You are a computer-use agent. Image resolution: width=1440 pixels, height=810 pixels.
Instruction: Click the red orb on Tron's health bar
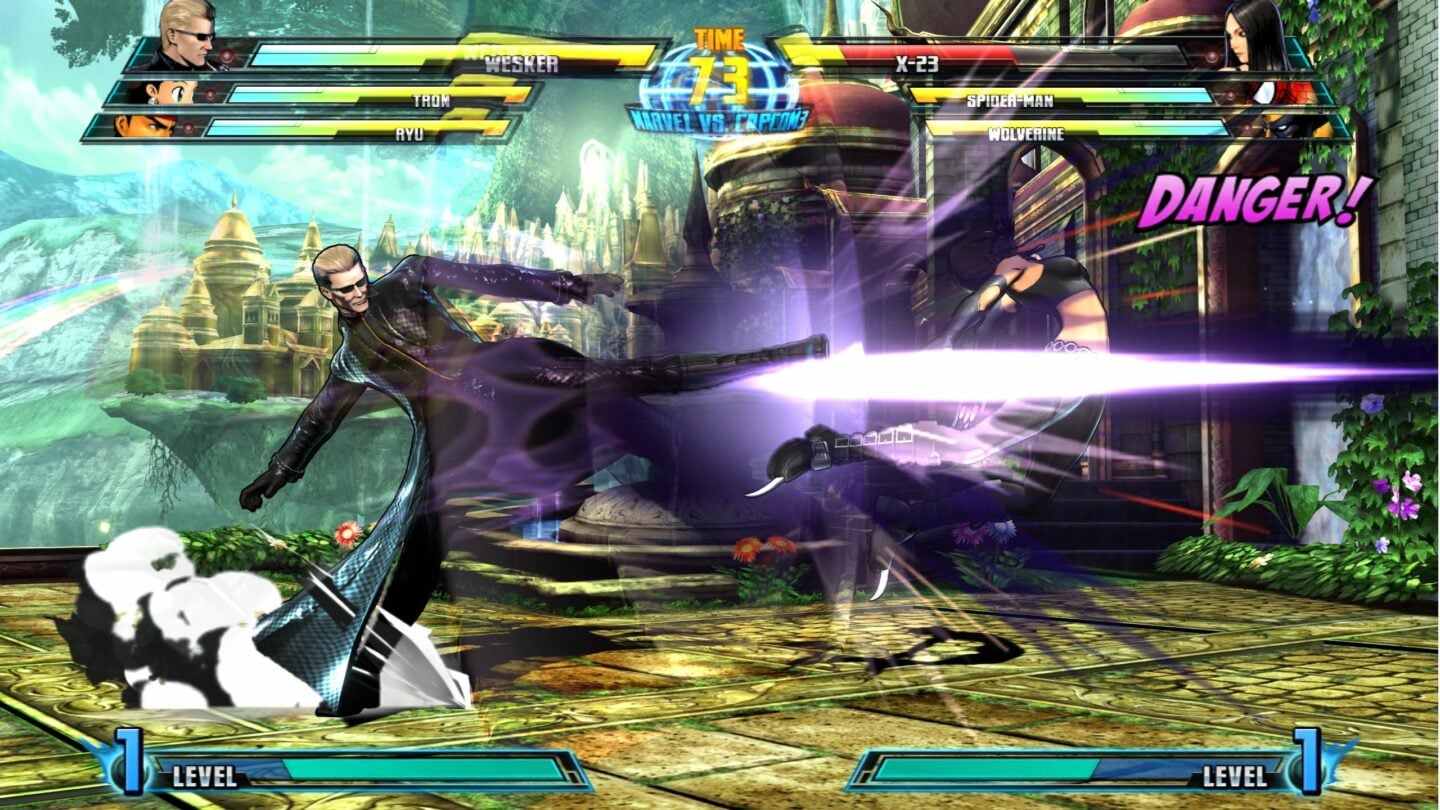click(208, 95)
